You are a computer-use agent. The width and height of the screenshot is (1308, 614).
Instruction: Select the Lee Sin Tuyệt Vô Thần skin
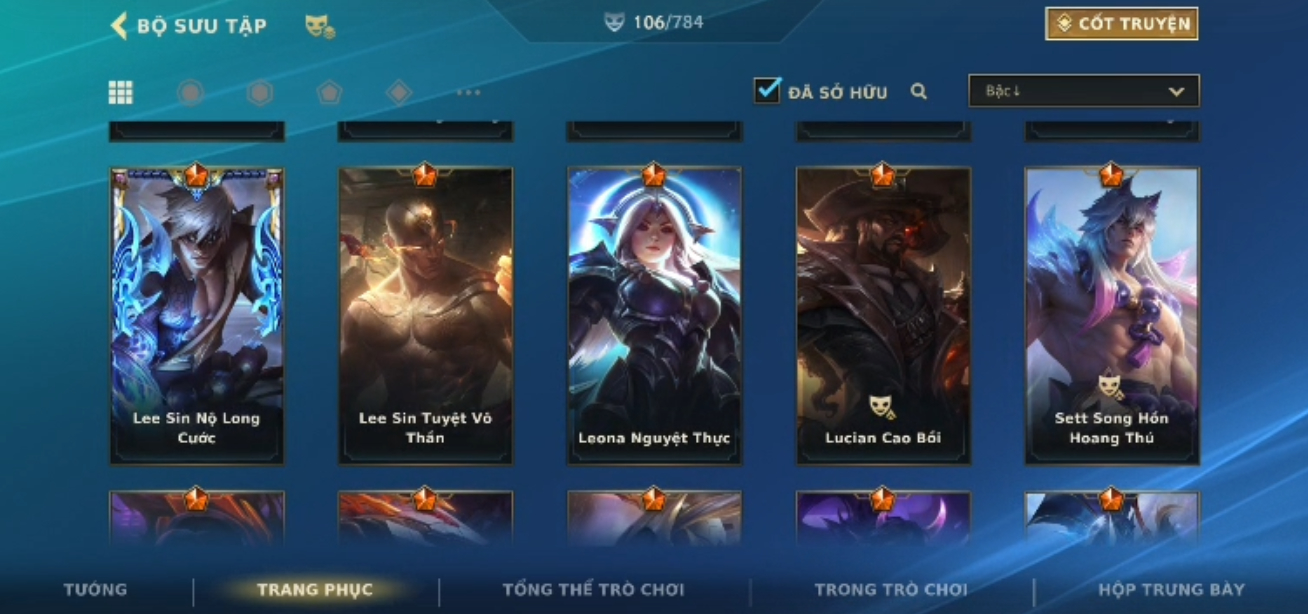click(425, 315)
